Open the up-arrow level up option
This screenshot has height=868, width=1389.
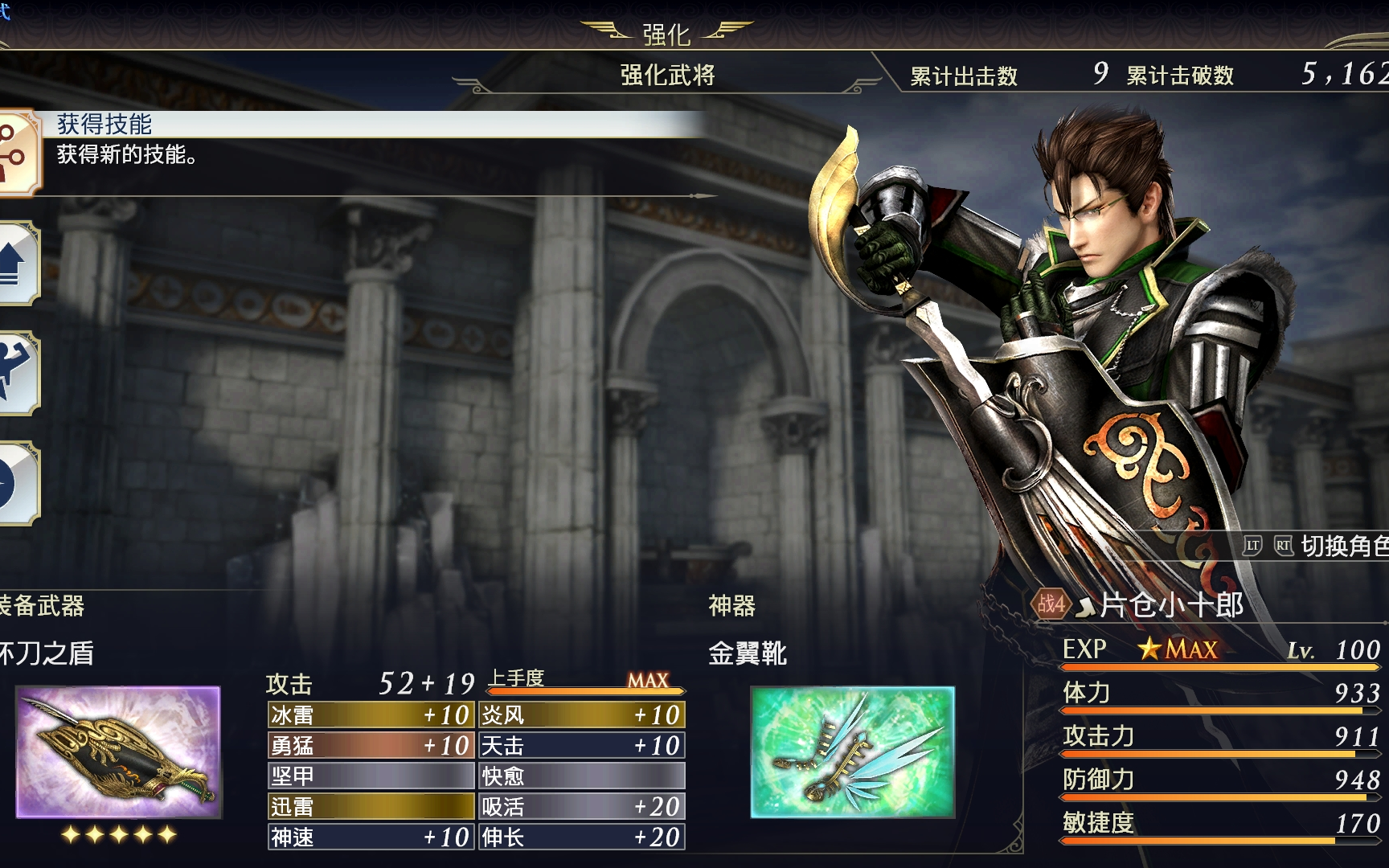16,263
